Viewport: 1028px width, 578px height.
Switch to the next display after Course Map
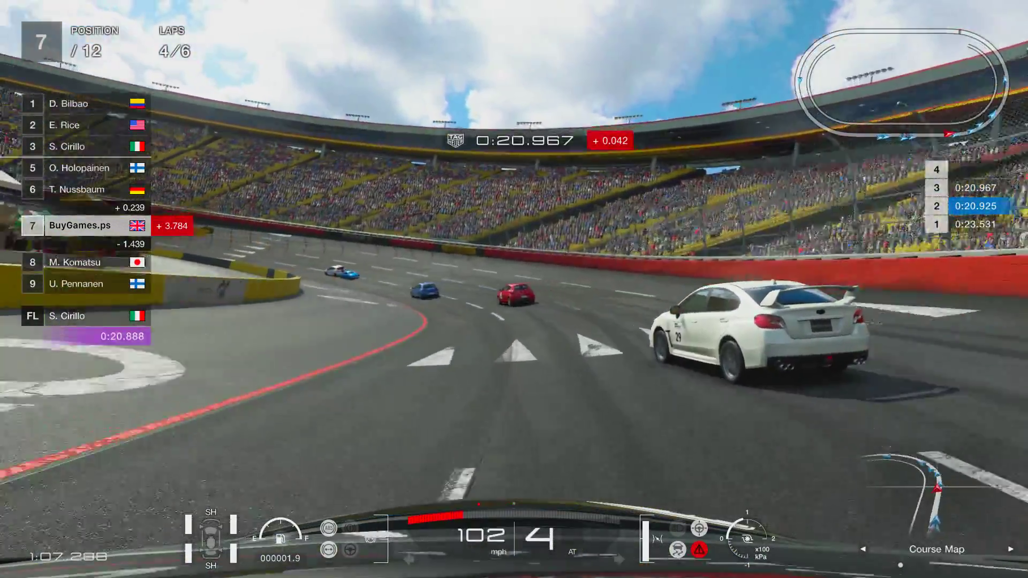tap(1011, 549)
